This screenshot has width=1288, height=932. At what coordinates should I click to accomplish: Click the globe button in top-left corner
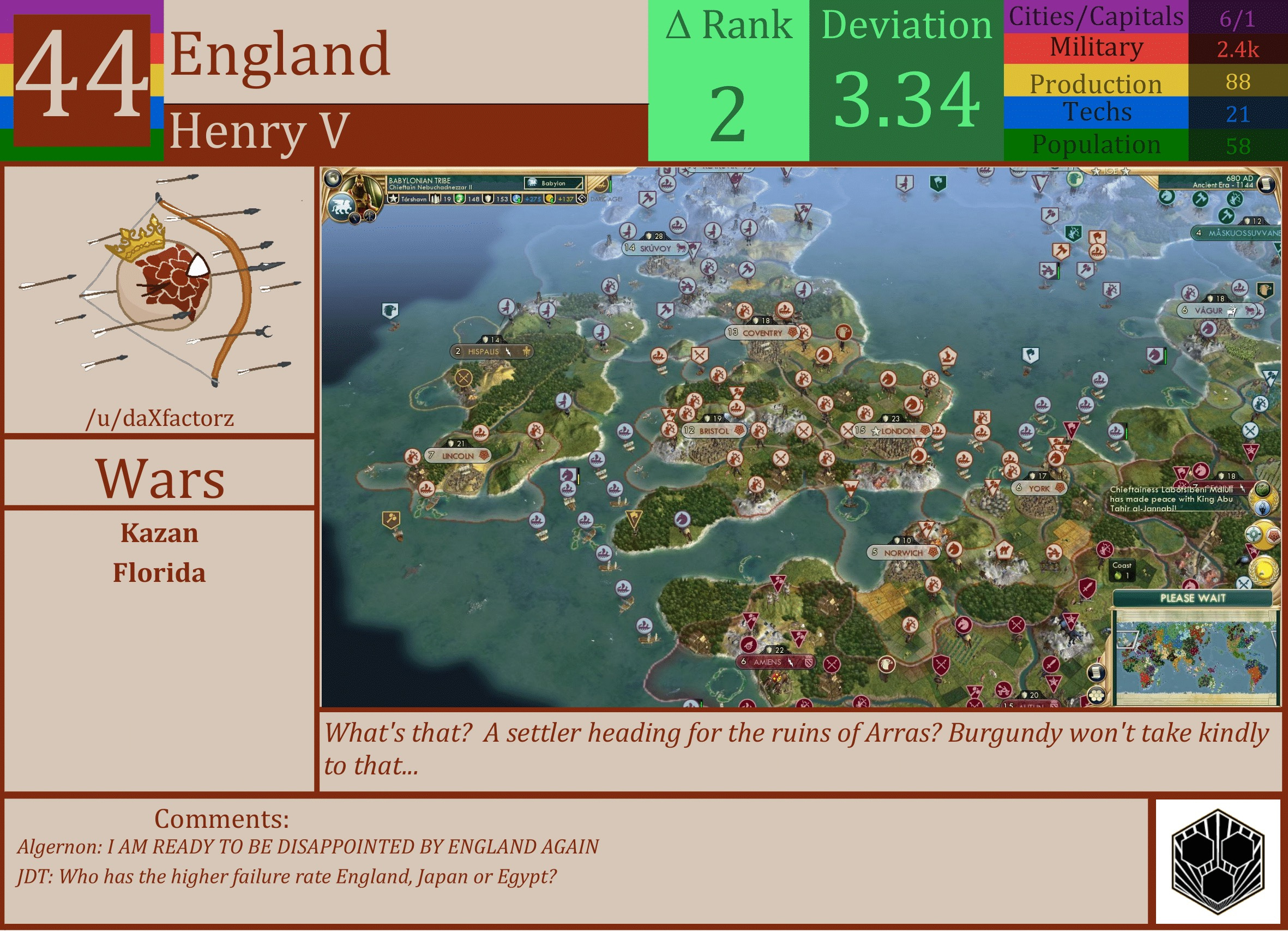[x=334, y=178]
